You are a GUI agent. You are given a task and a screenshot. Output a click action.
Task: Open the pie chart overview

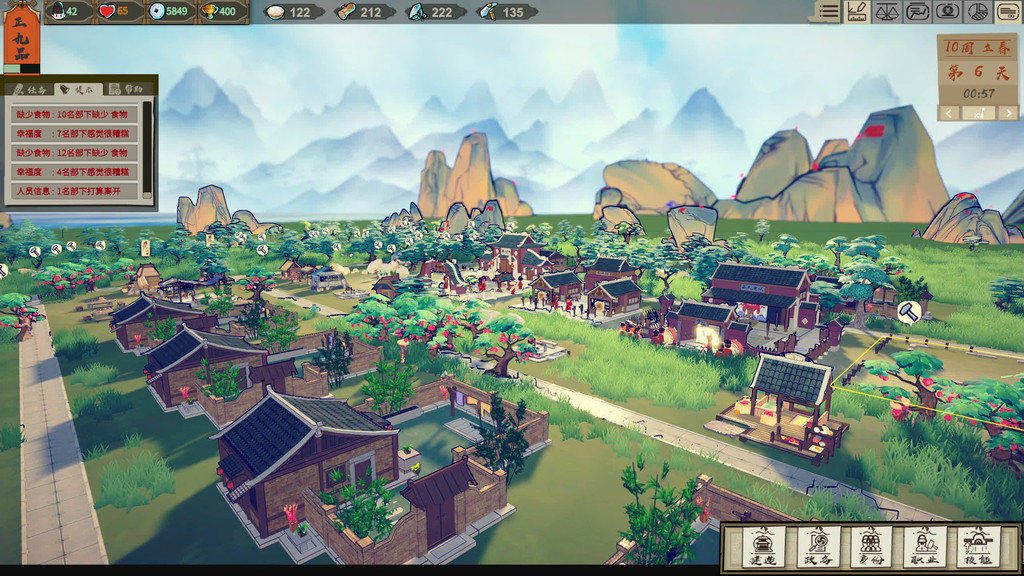coord(979,12)
